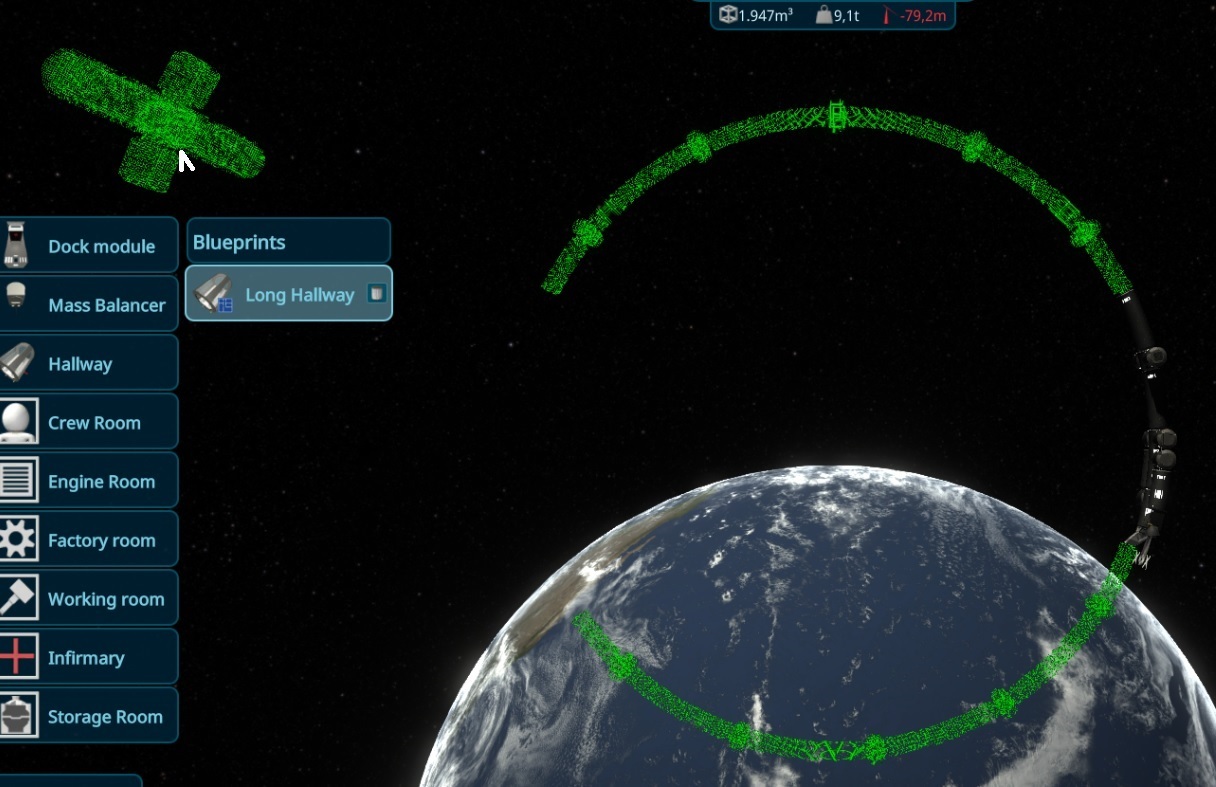Select the Storage Room module

pyautogui.click(x=89, y=717)
